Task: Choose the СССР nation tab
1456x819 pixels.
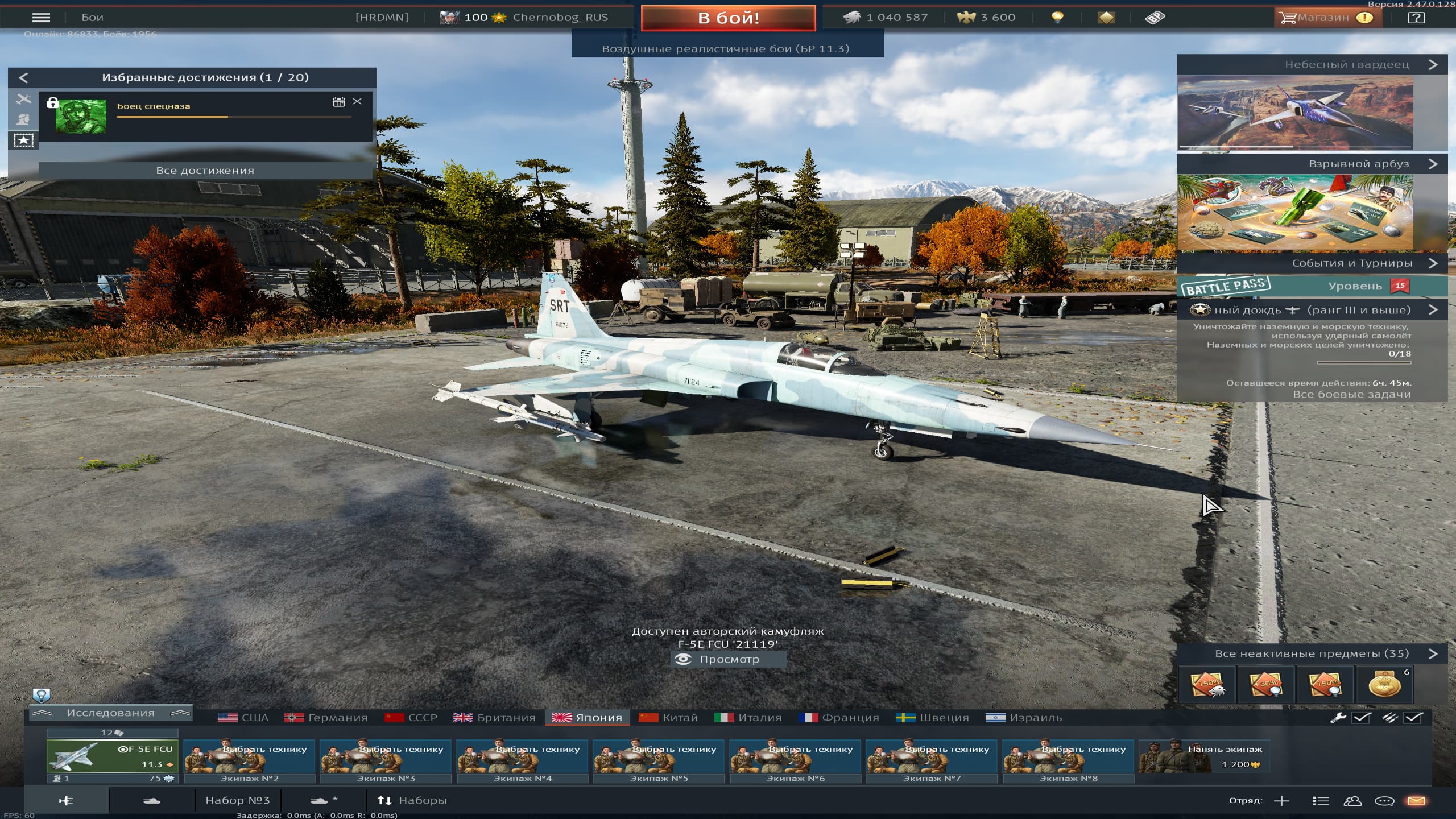Action: 411,718
